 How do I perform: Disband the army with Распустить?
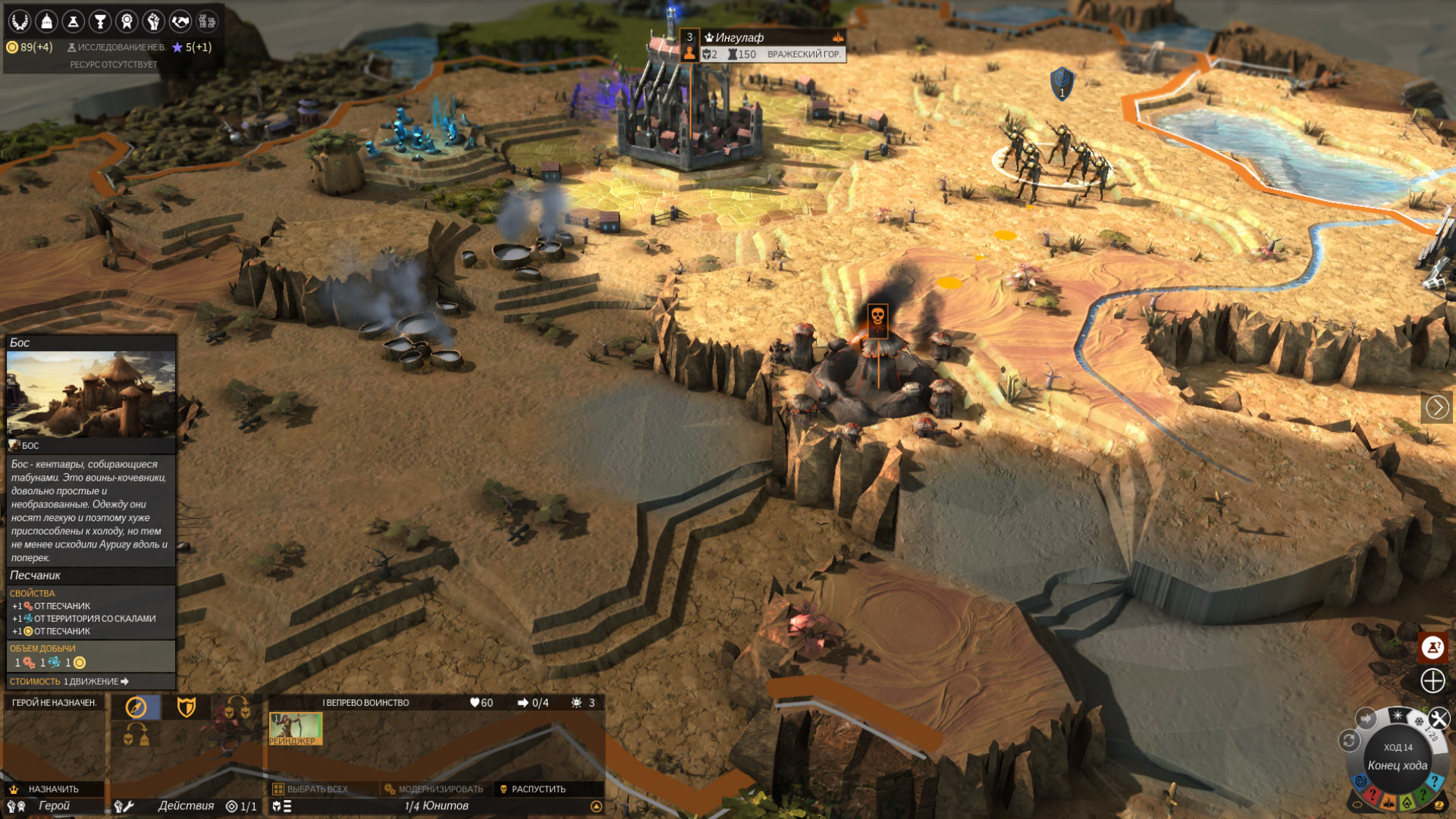click(x=538, y=789)
